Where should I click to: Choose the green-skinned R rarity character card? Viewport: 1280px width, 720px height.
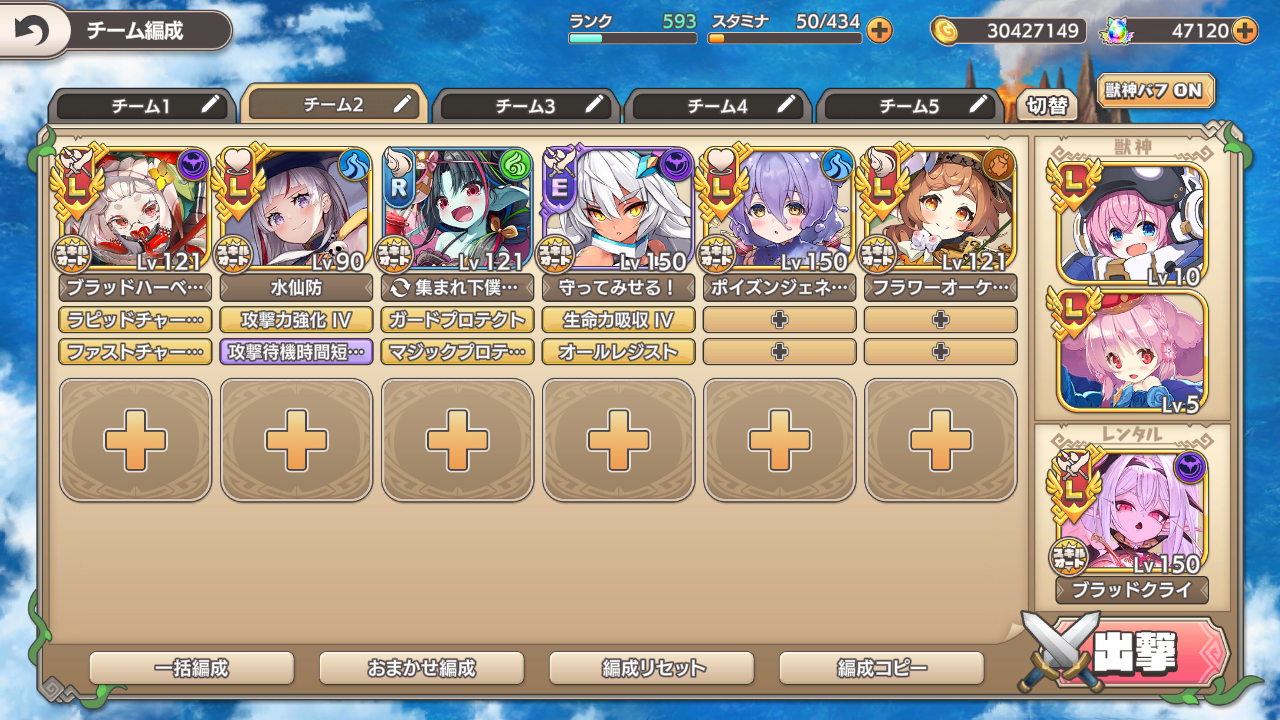click(457, 210)
